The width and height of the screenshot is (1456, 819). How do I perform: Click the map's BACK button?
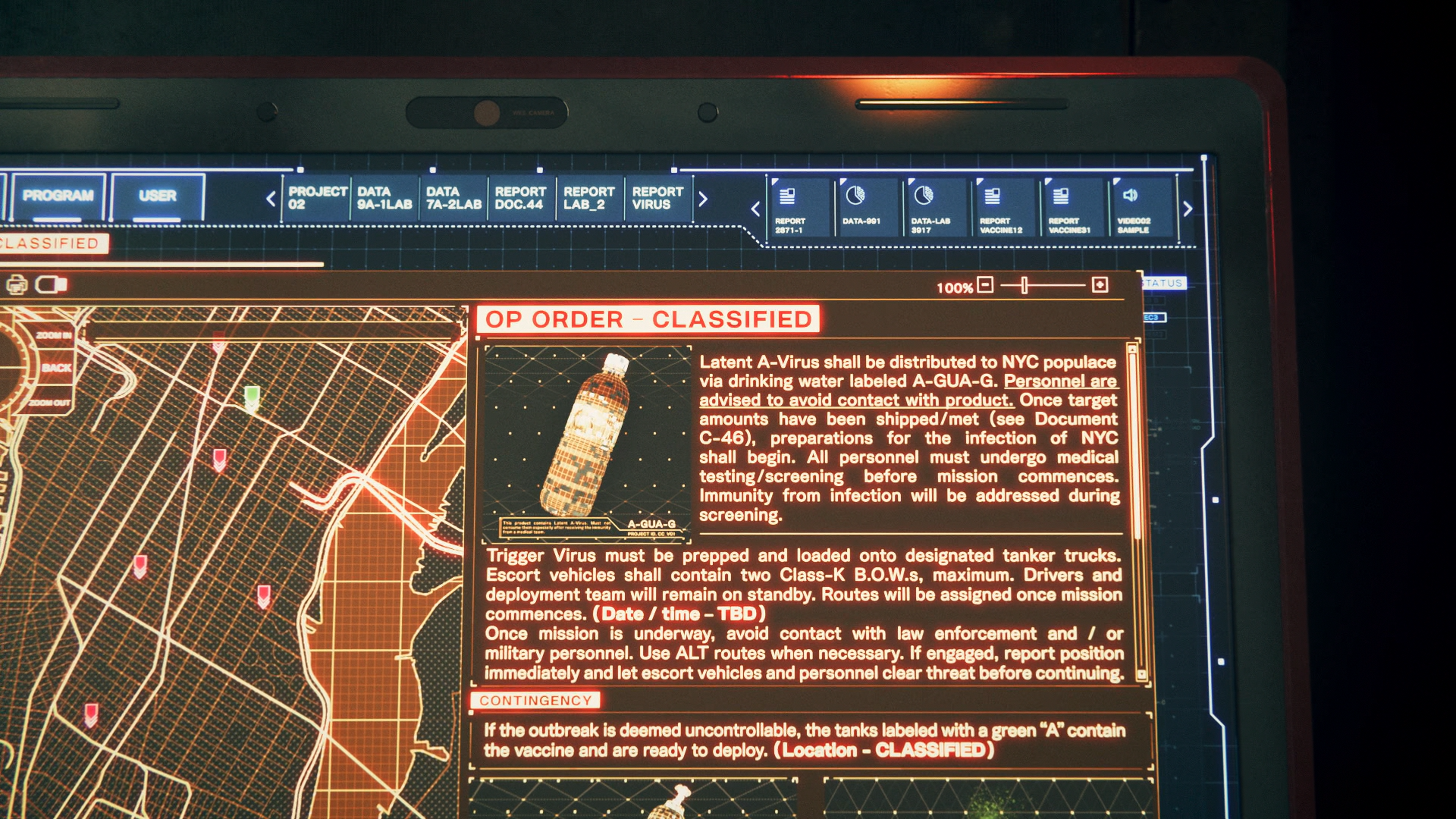point(56,368)
